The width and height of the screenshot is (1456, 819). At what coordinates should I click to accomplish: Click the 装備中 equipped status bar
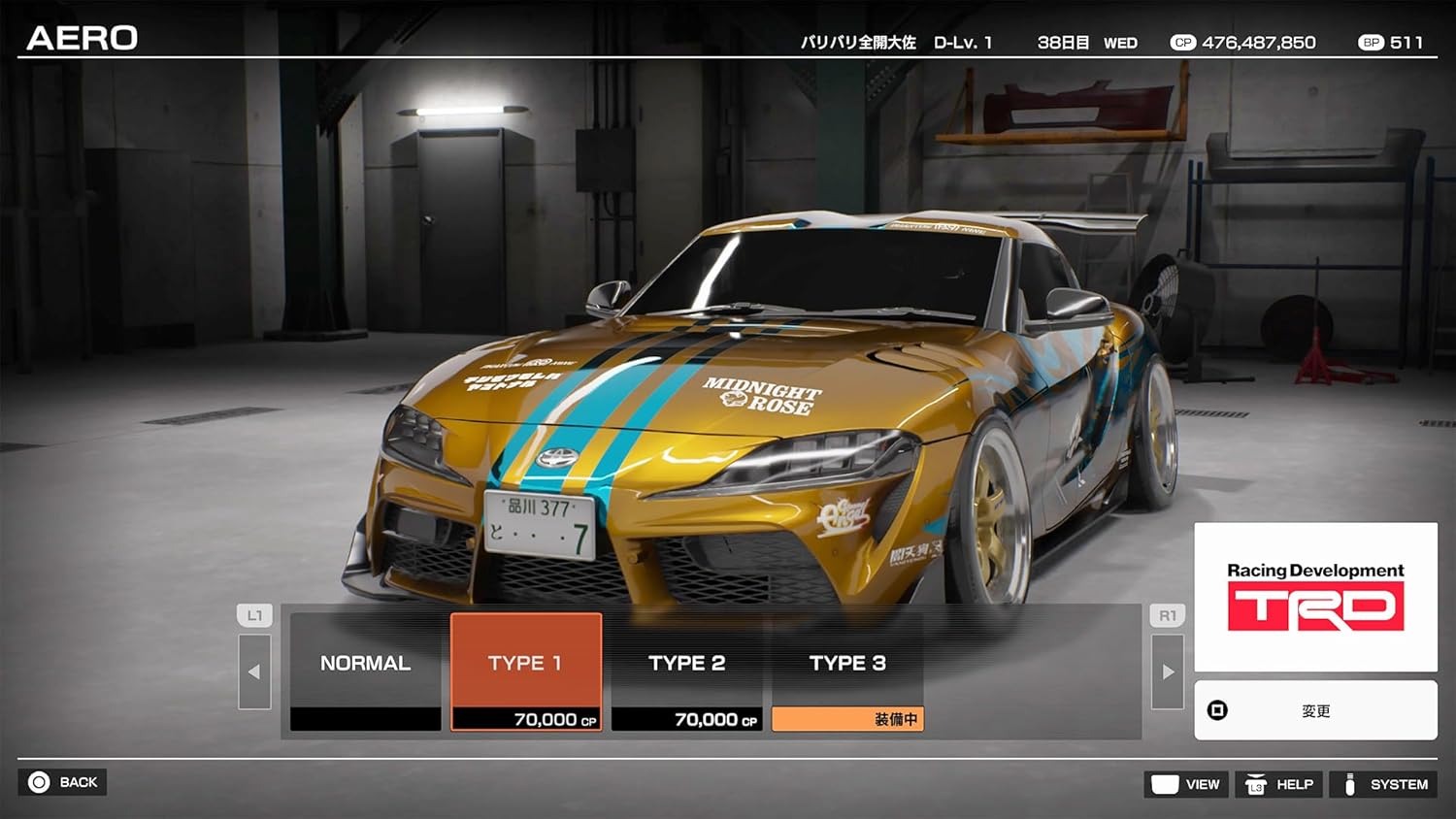click(847, 718)
